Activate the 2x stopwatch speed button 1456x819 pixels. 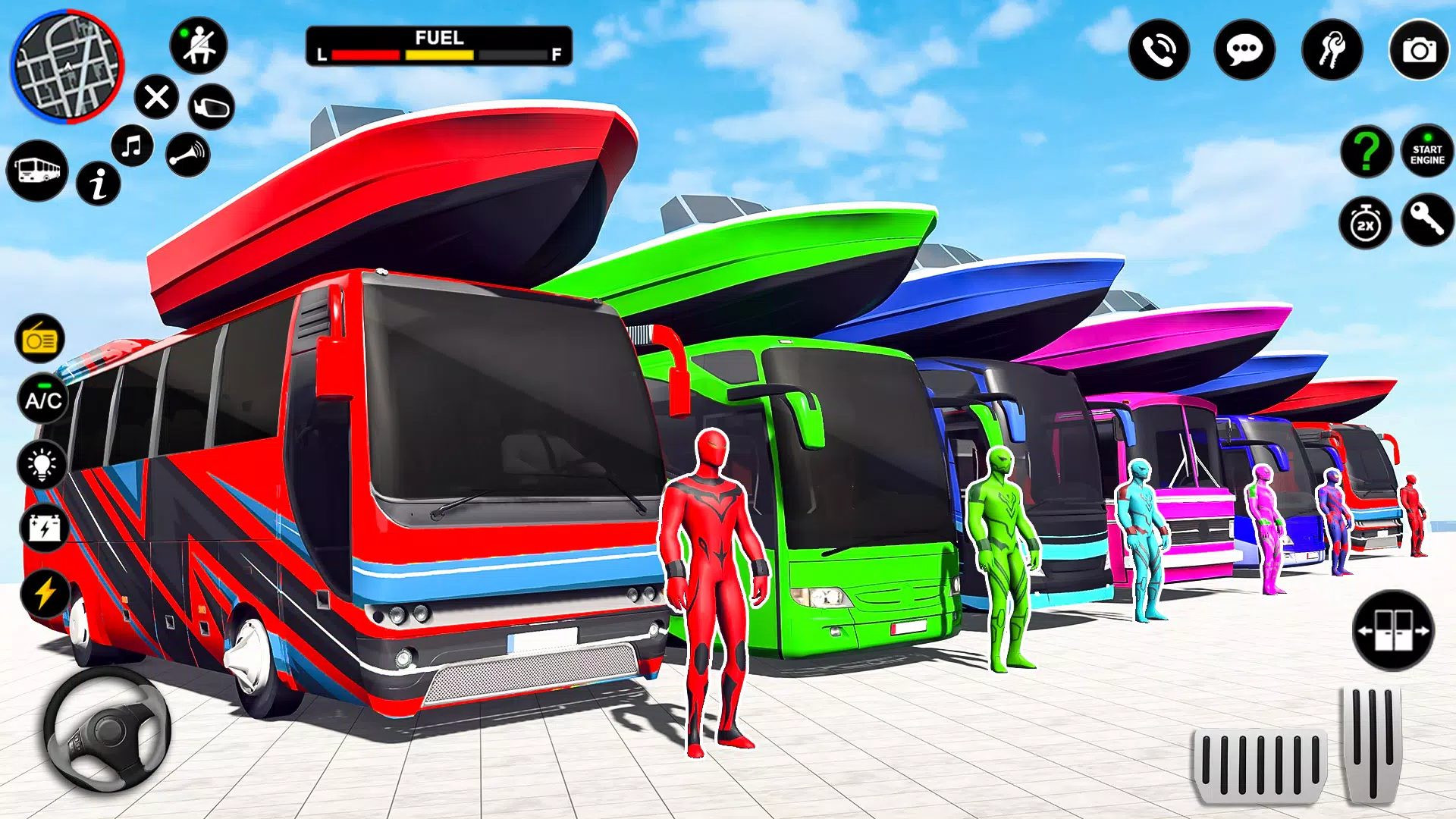tap(1365, 224)
